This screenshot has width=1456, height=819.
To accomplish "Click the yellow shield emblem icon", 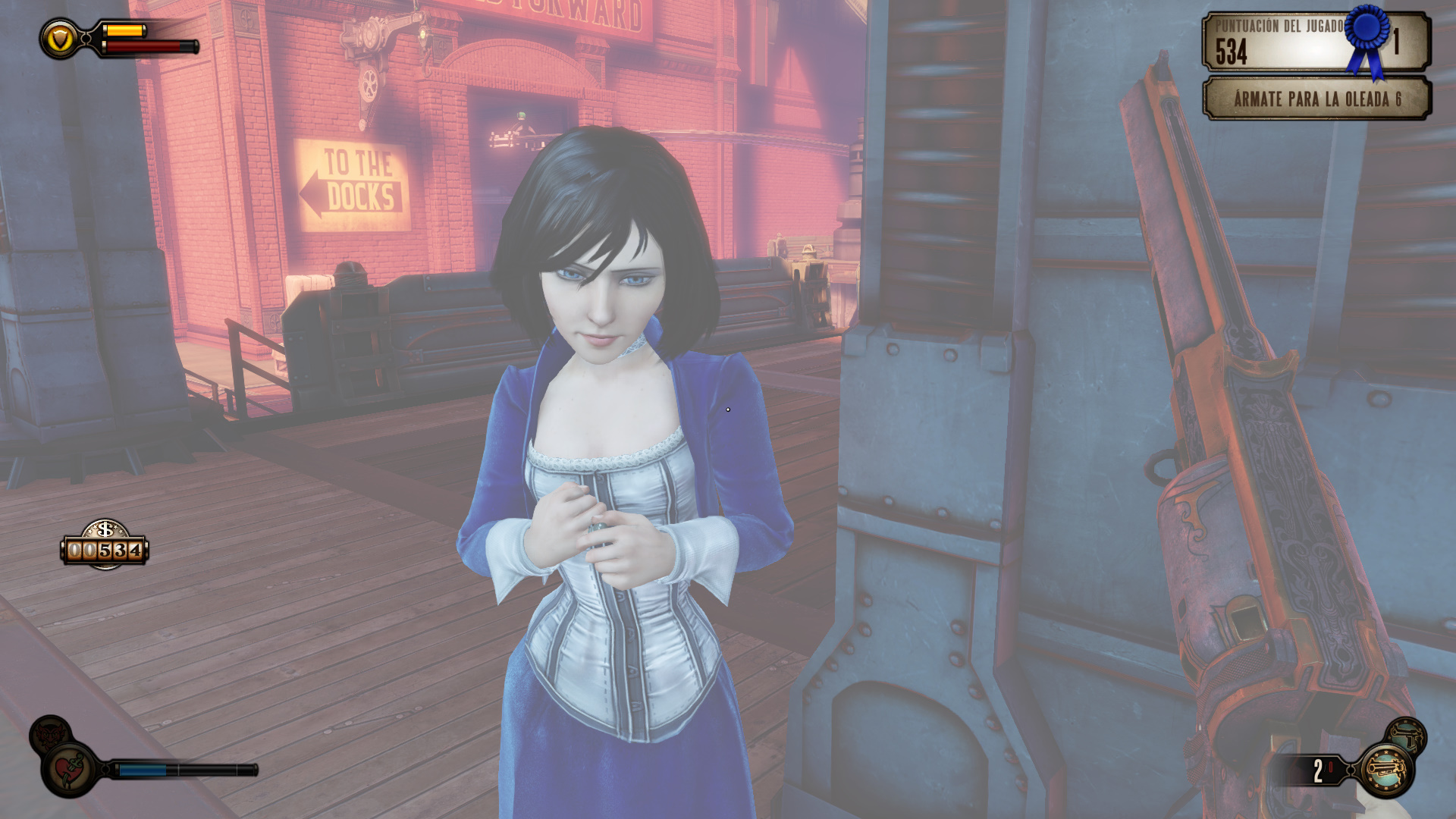I will (x=60, y=38).
